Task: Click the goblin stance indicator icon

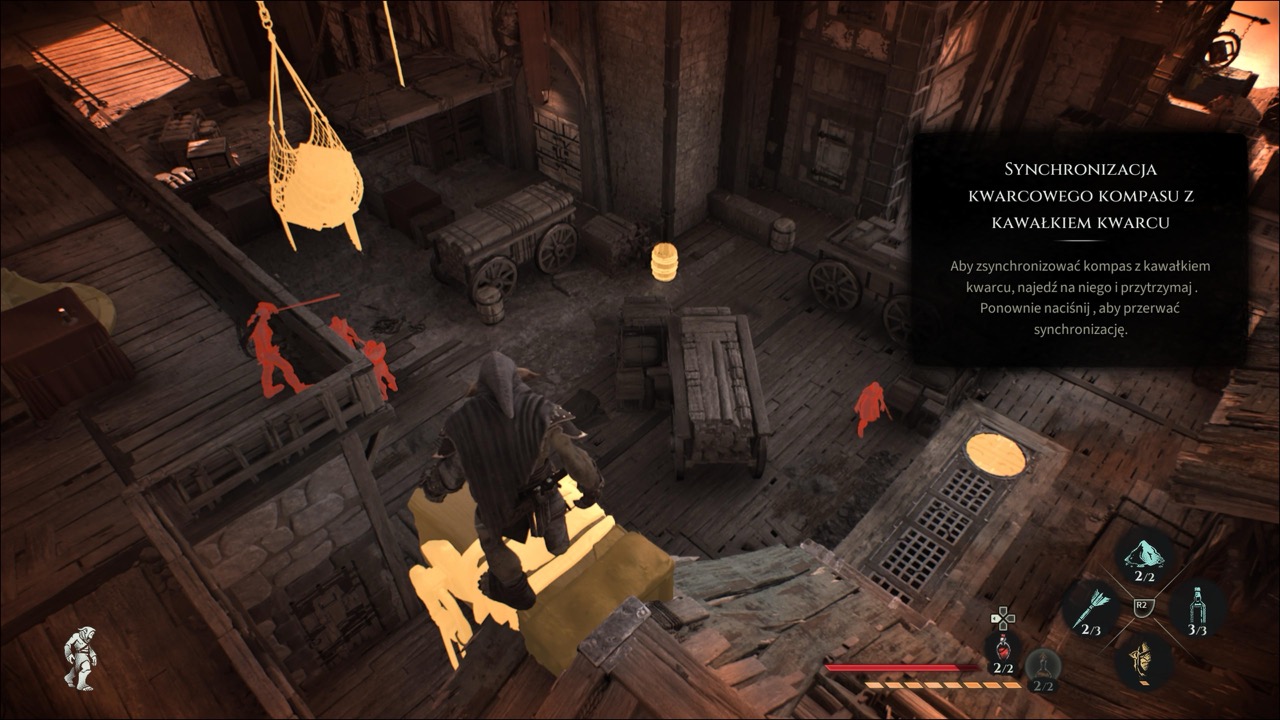Action: pos(80,656)
